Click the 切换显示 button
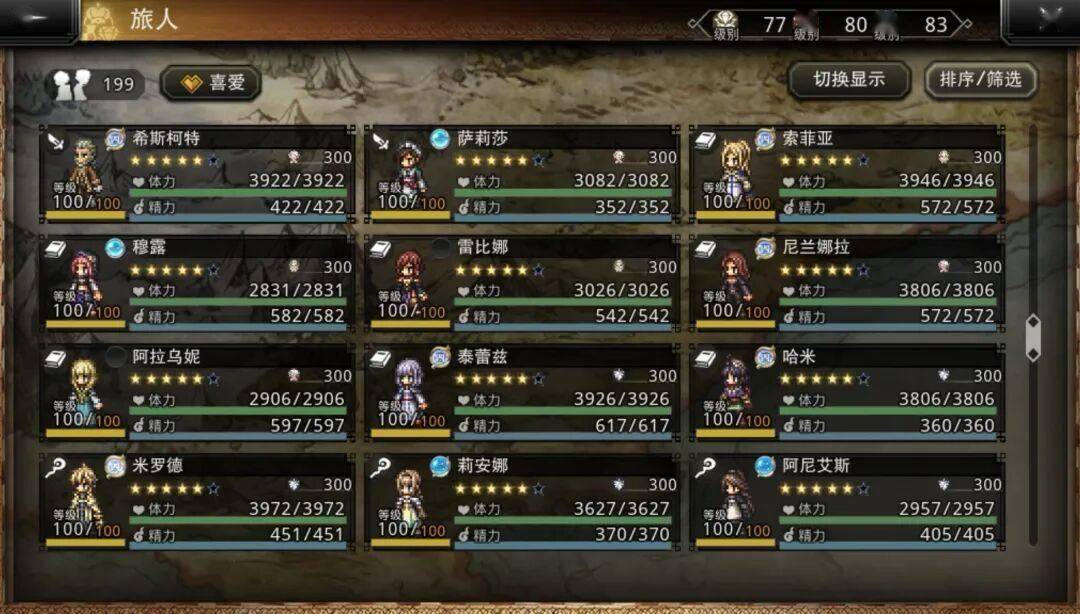This screenshot has width=1080, height=614. point(848,80)
